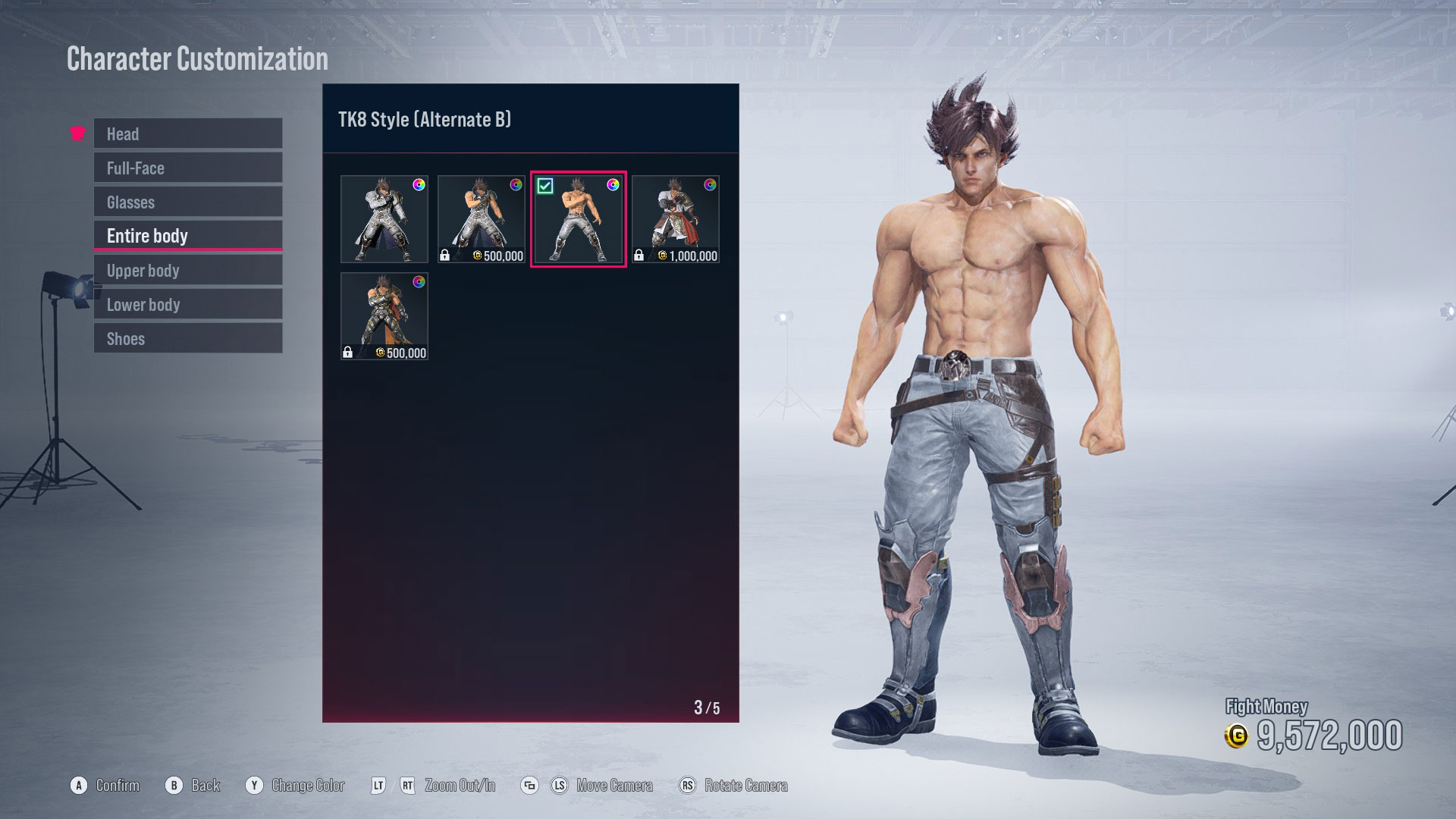The height and width of the screenshot is (819, 1456).
Task: Open the Shoes customization section
Action: point(187,338)
